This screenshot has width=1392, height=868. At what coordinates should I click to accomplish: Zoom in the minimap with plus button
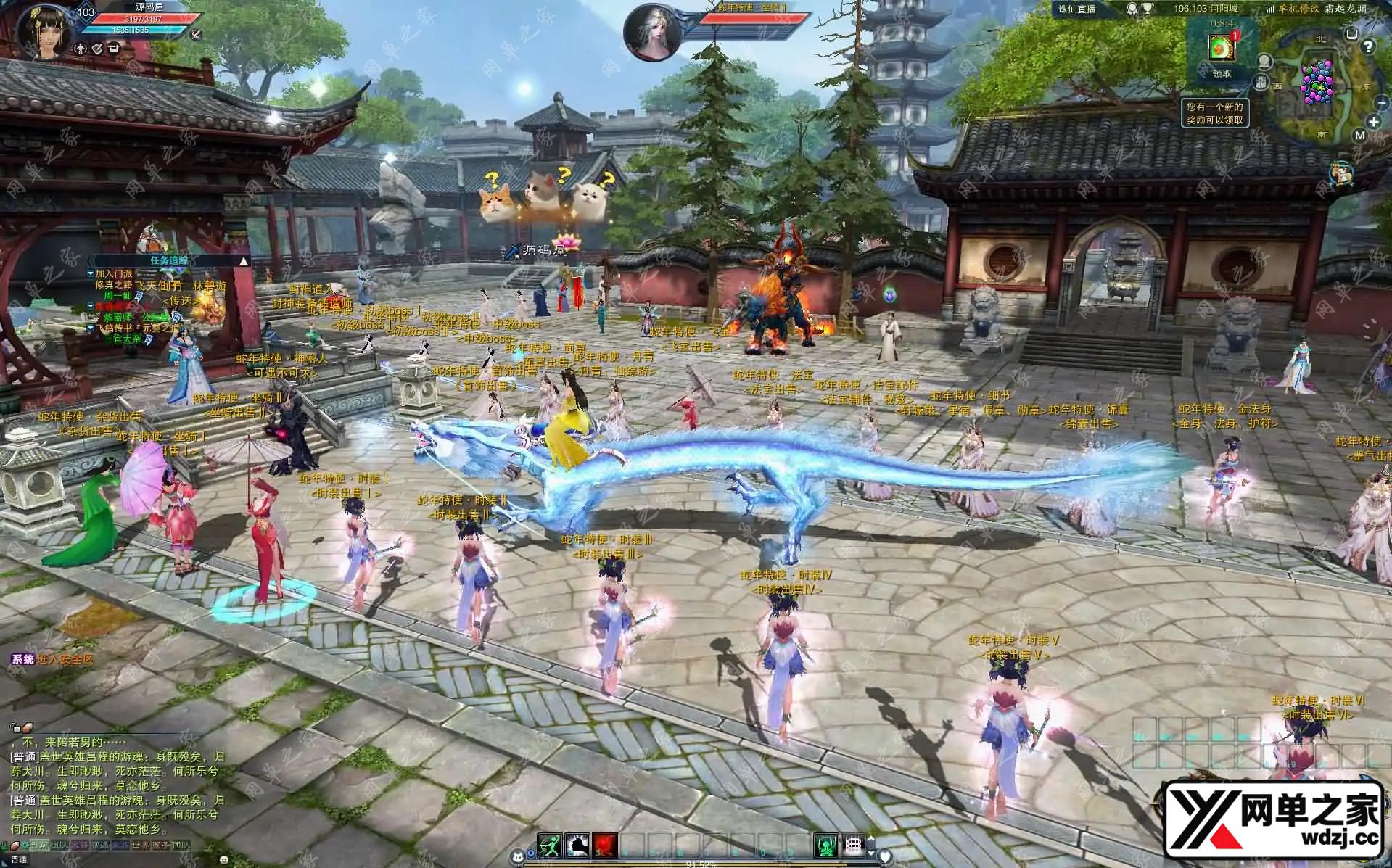1374,122
